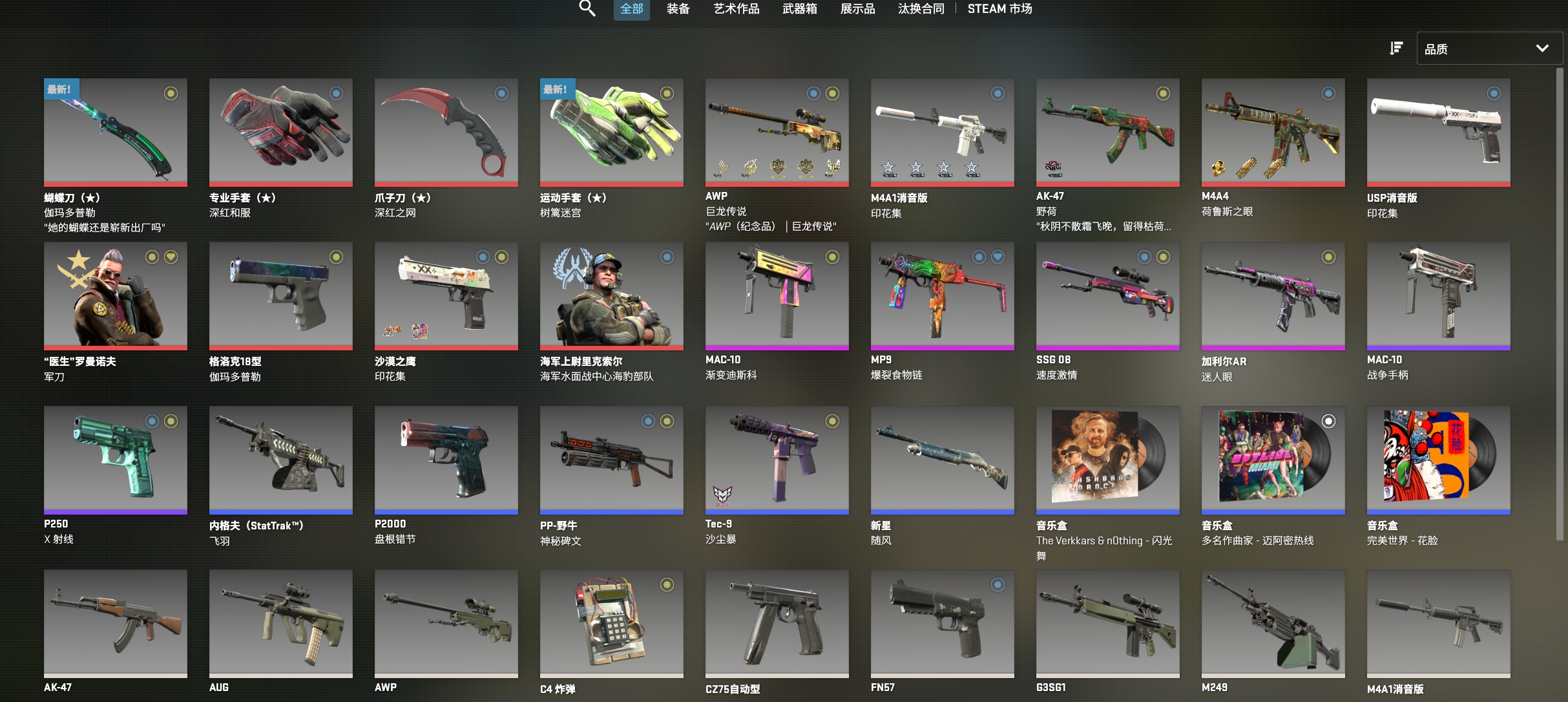
Task: Select the C4 炸弹 item
Action: click(x=611, y=623)
